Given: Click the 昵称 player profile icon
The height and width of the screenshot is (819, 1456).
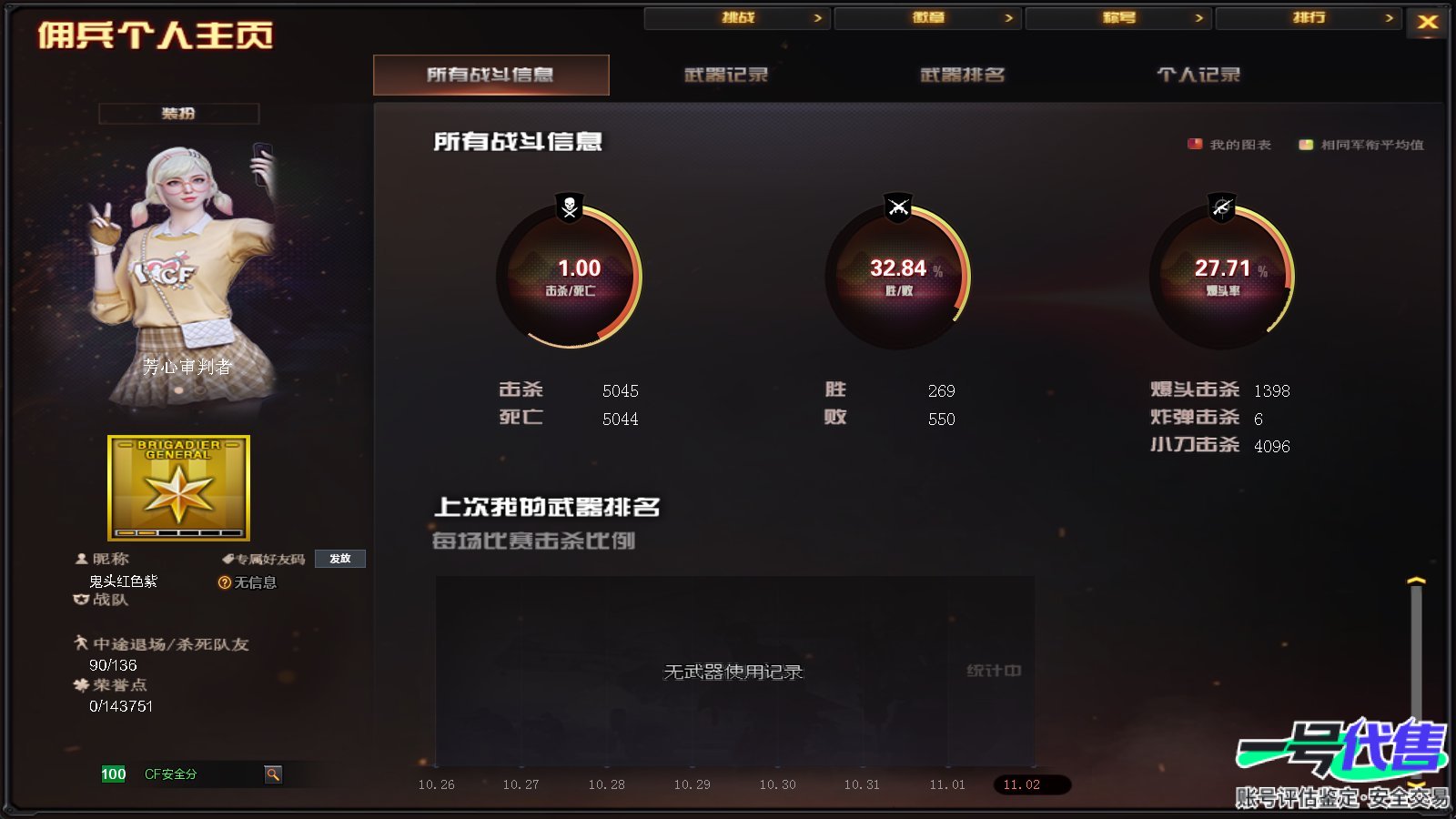Looking at the screenshot, I should tap(80, 559).
